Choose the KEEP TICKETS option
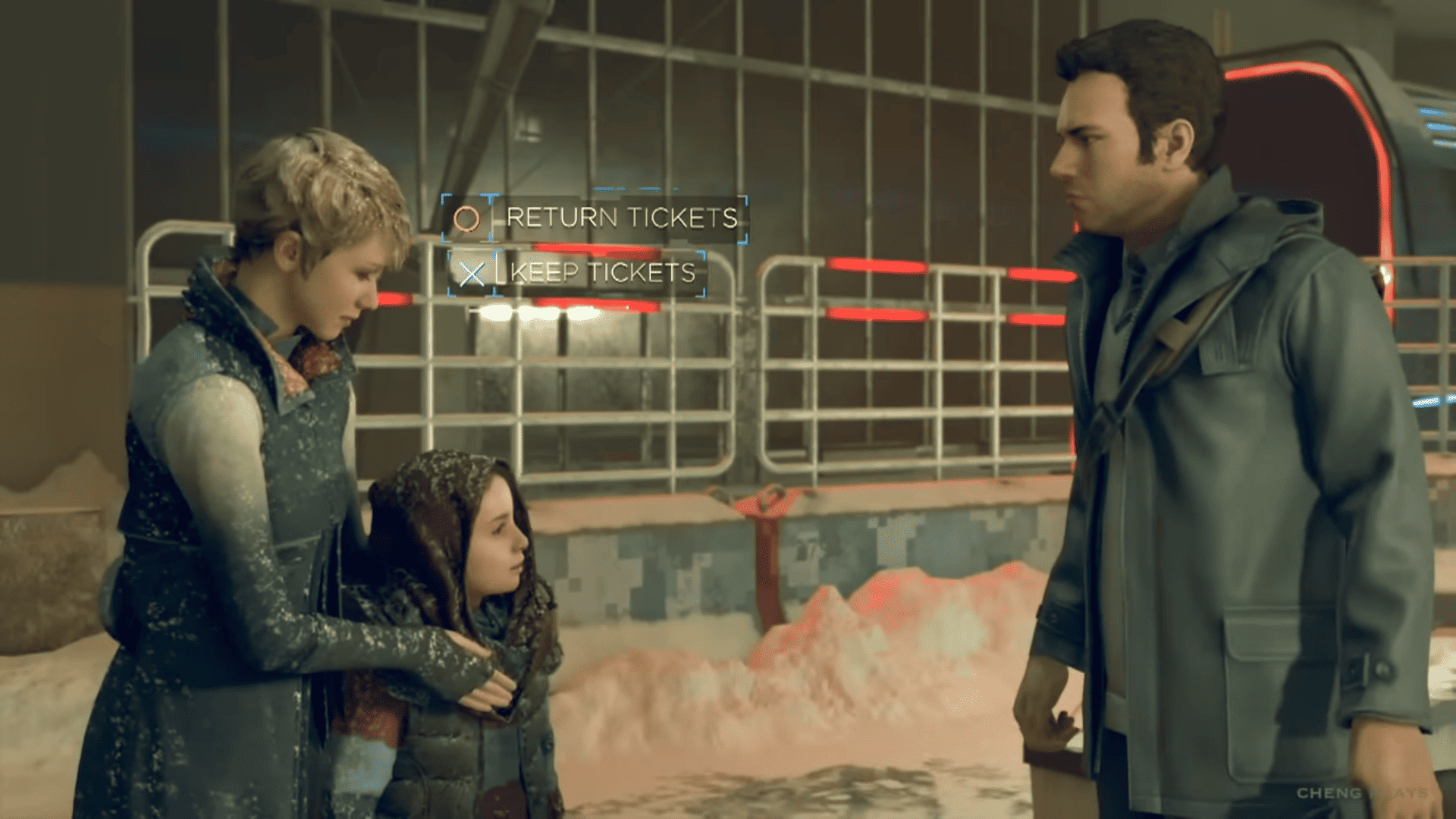This screenshot has height=819, width=1456. [603, 275]
